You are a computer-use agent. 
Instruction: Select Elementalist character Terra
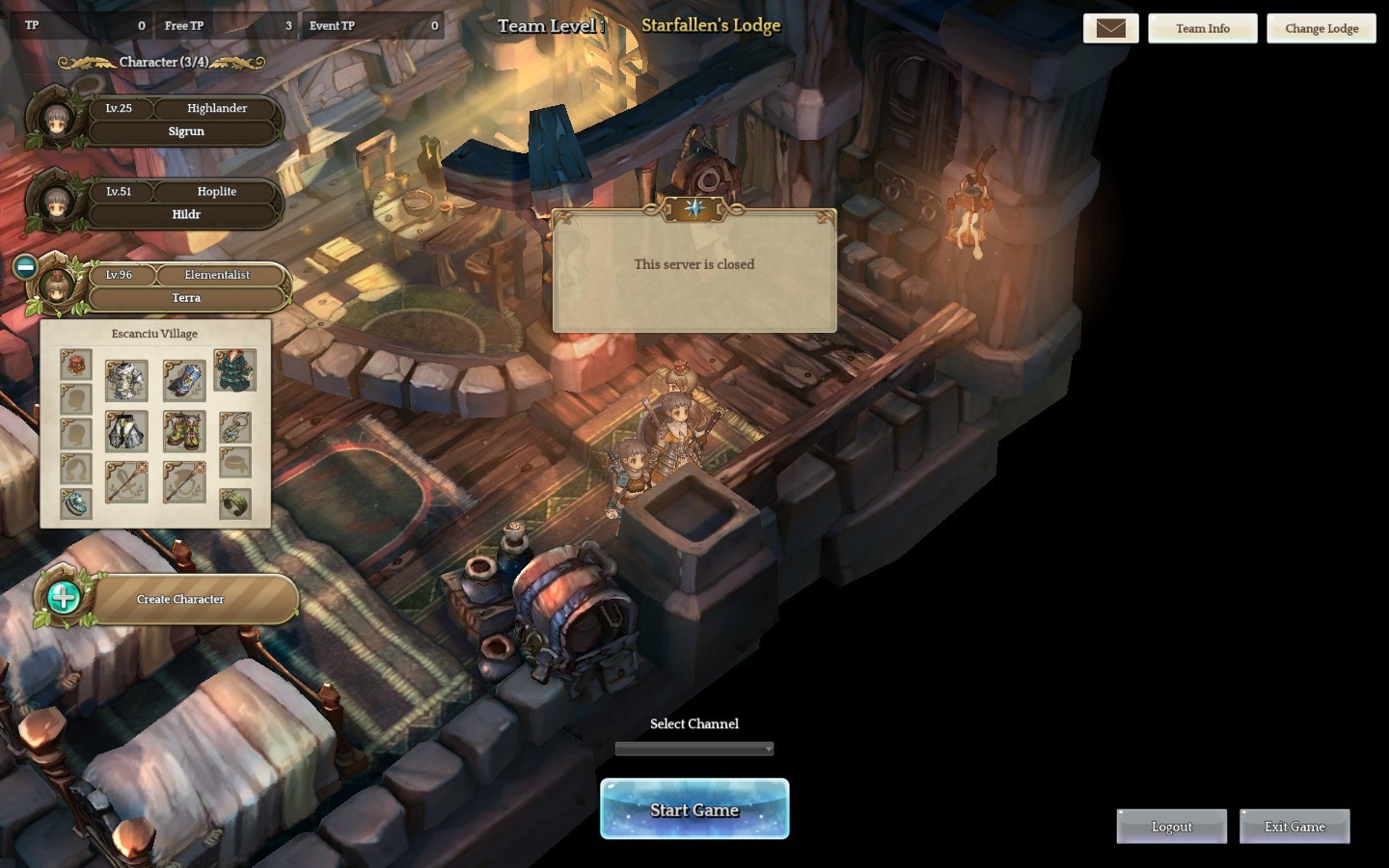tap(185, 286)
